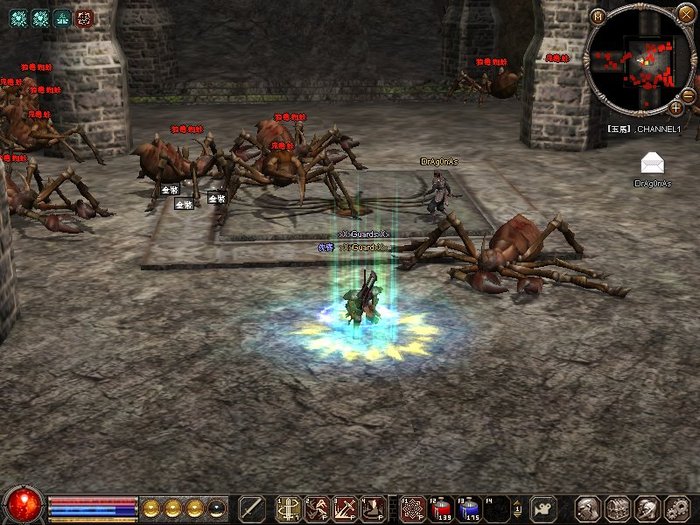Open the full map via the M button
Image resolution: width=700 pixels, height=525 pixels.
[x=597, y=15]
